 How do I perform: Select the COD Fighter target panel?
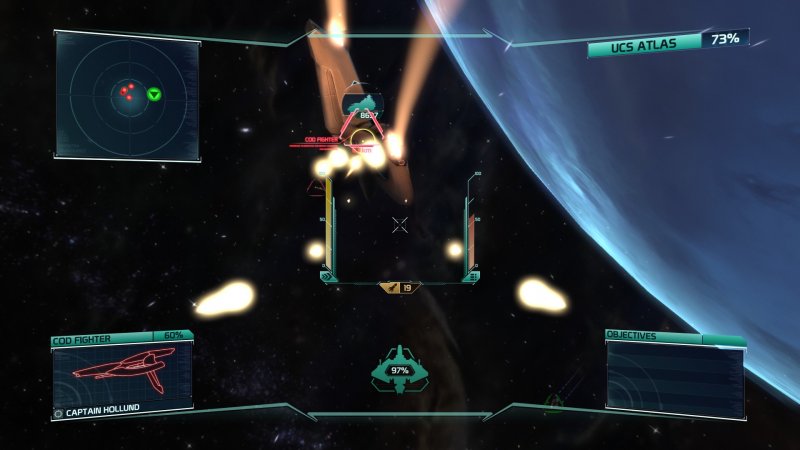click(122, 375)
